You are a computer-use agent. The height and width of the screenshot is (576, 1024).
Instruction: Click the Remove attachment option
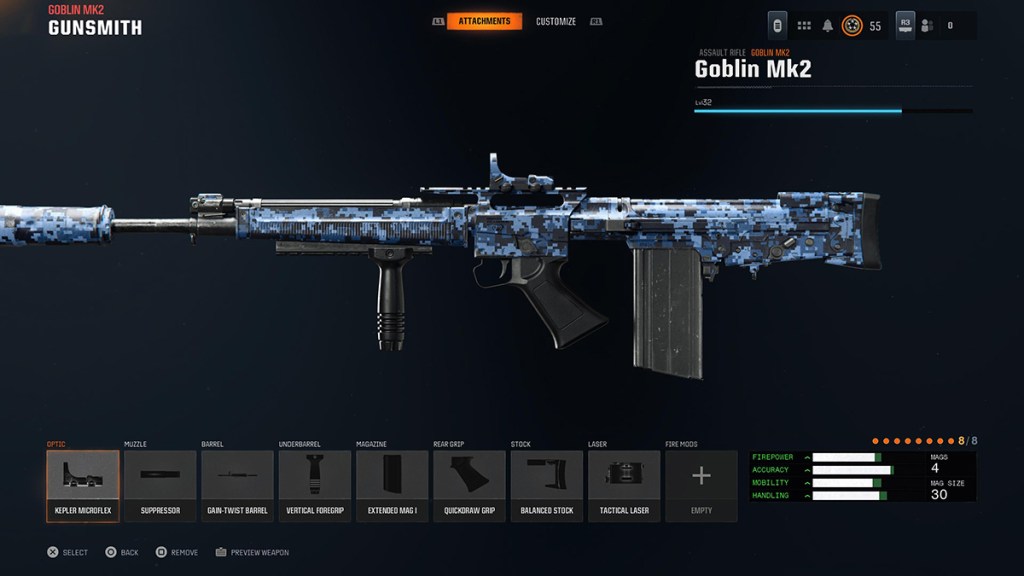pos(176,552)
